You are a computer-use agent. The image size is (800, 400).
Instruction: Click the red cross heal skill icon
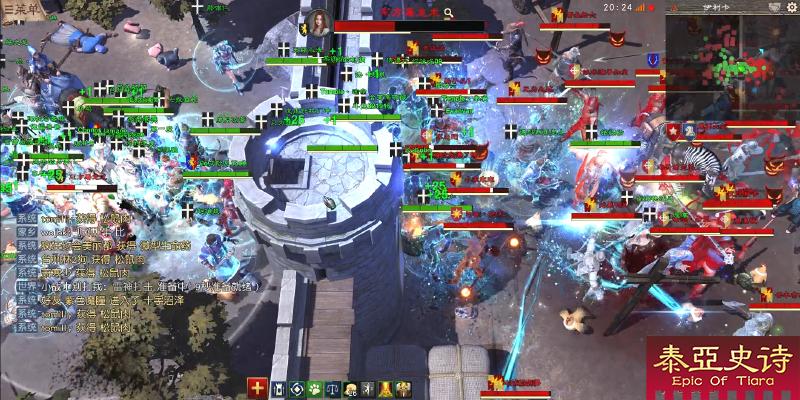(x=258, y=388)
